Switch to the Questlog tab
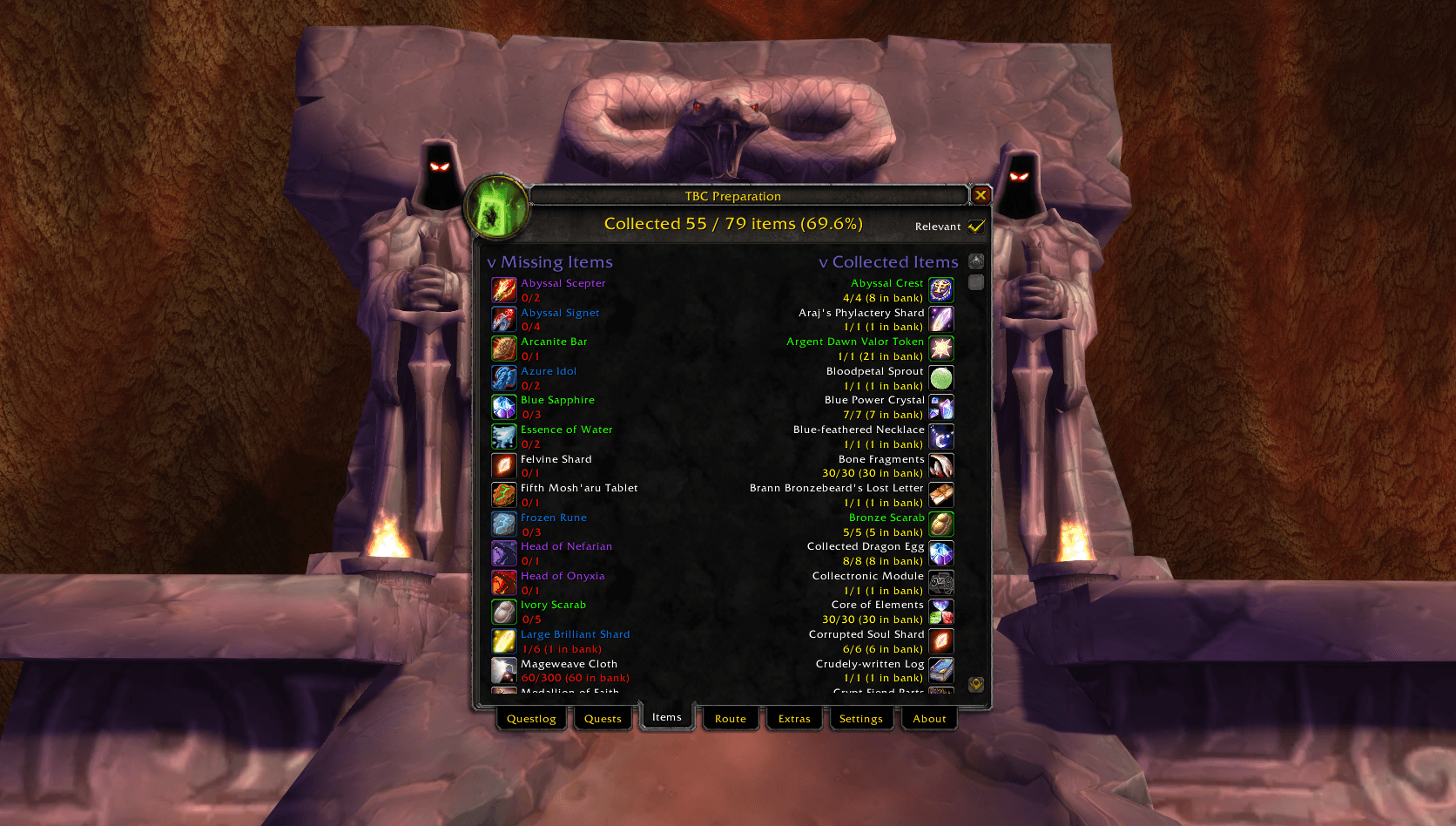Image resolution: width=1456 pixels, height=826 pixels. pos(531,718)
